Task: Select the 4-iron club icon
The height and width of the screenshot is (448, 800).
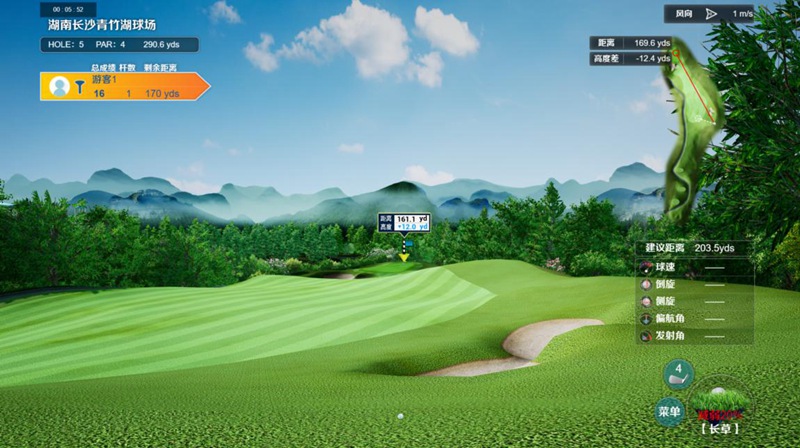Action: tap(678, 374)
